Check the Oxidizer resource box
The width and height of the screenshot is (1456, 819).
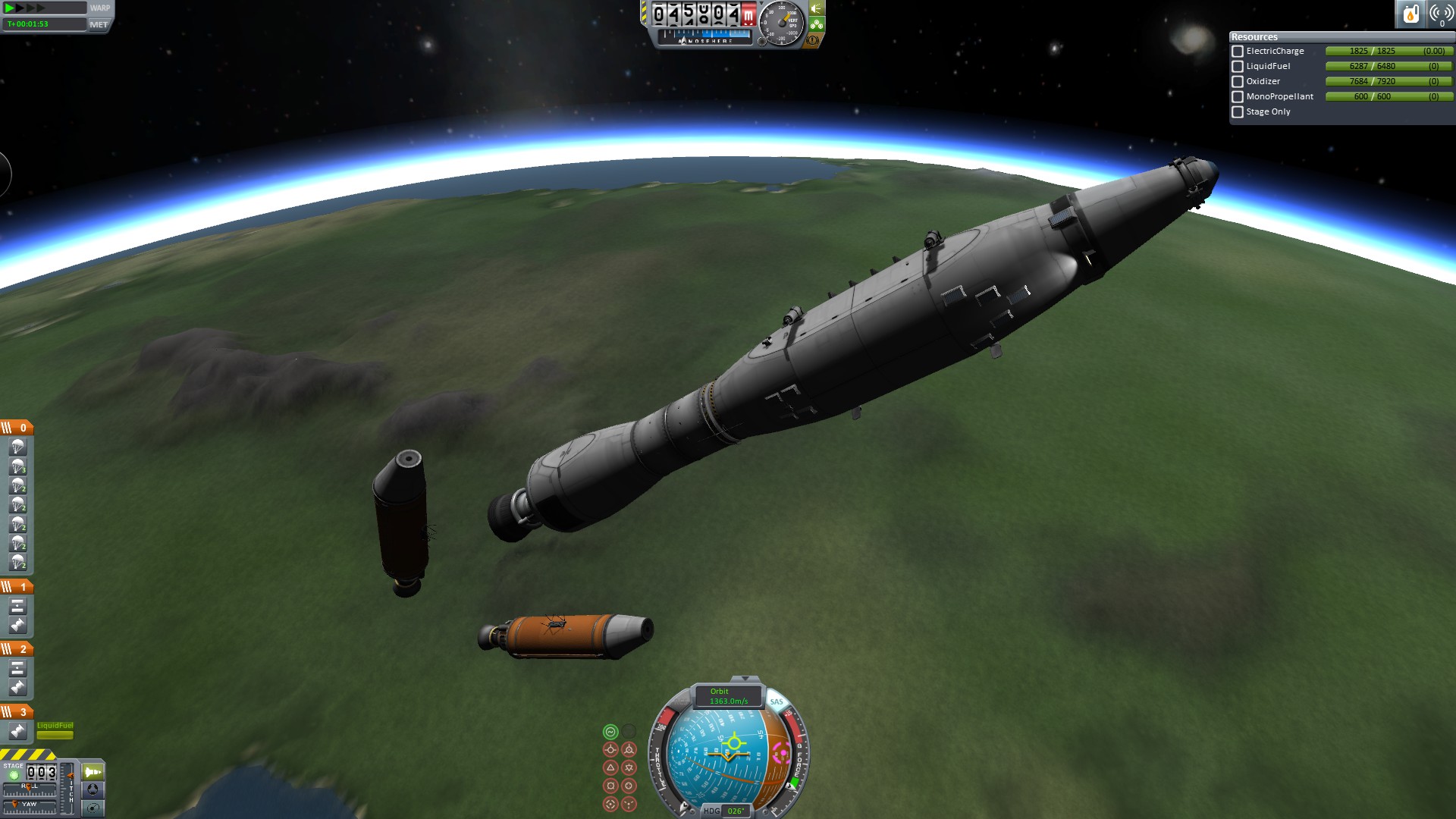click(1238, 82)
